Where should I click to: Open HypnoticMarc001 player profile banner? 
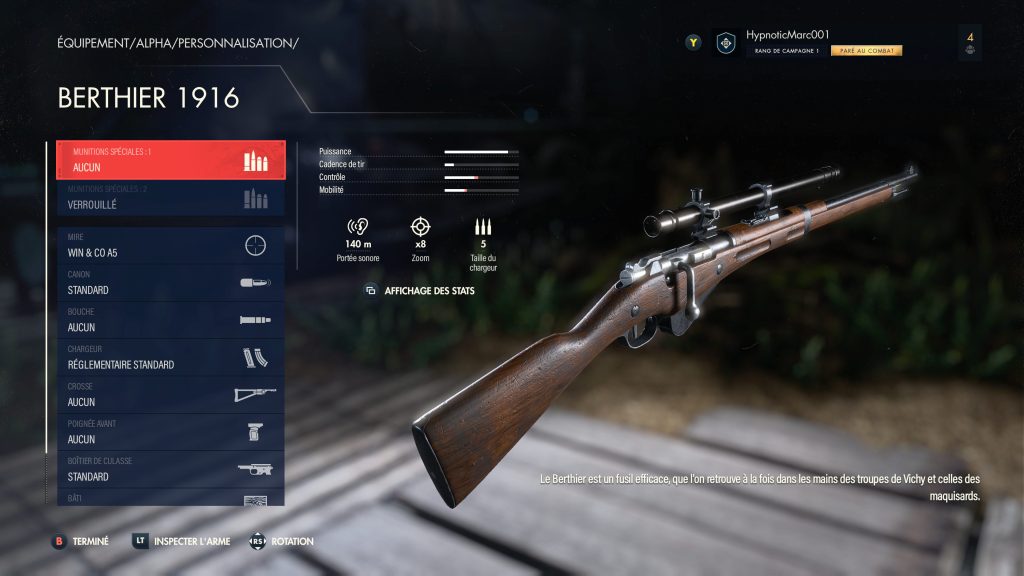tap(810, 42)
